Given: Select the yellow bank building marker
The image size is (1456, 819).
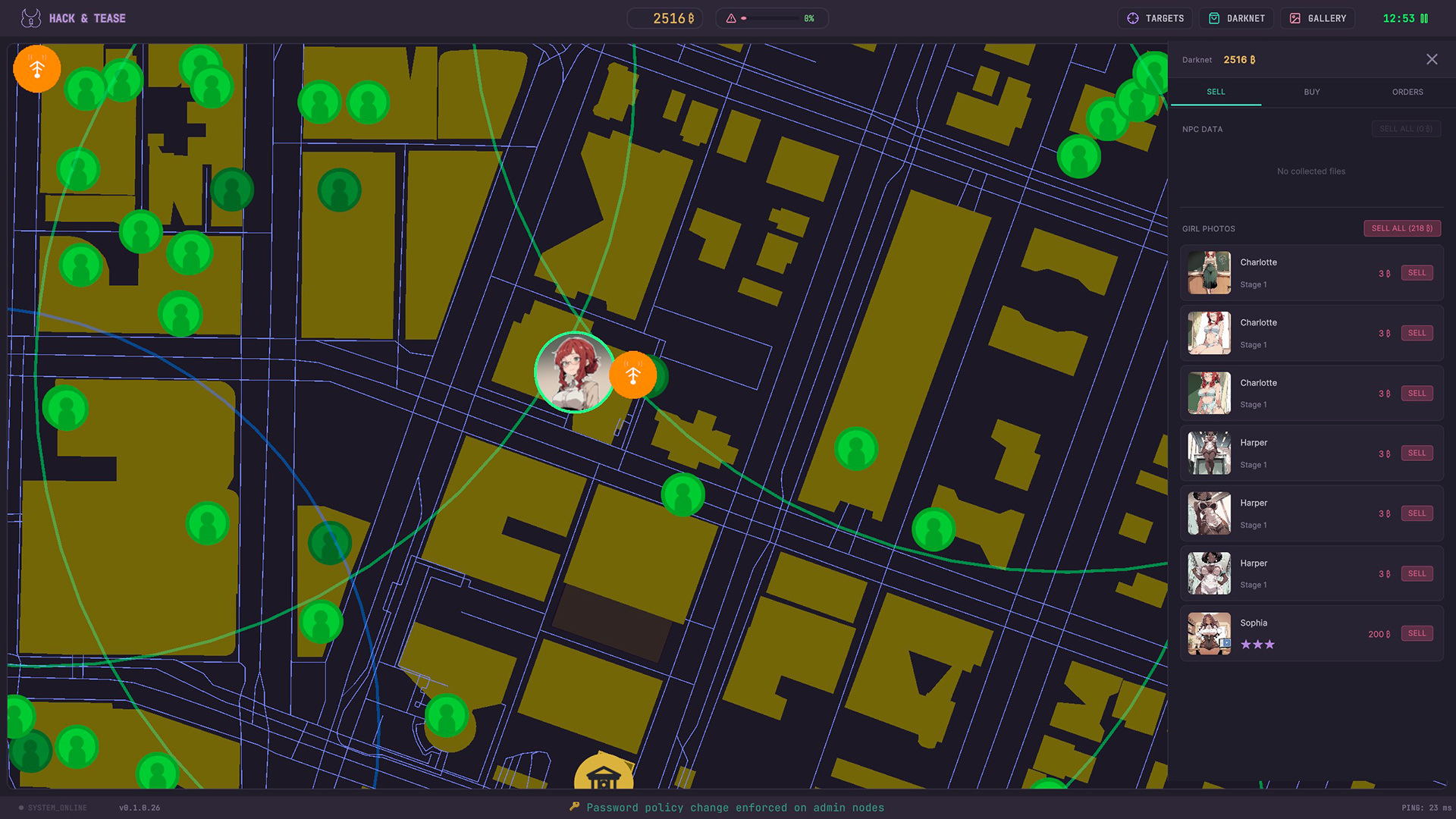Looking at the screenshot, I should click(x=604, y=775).
